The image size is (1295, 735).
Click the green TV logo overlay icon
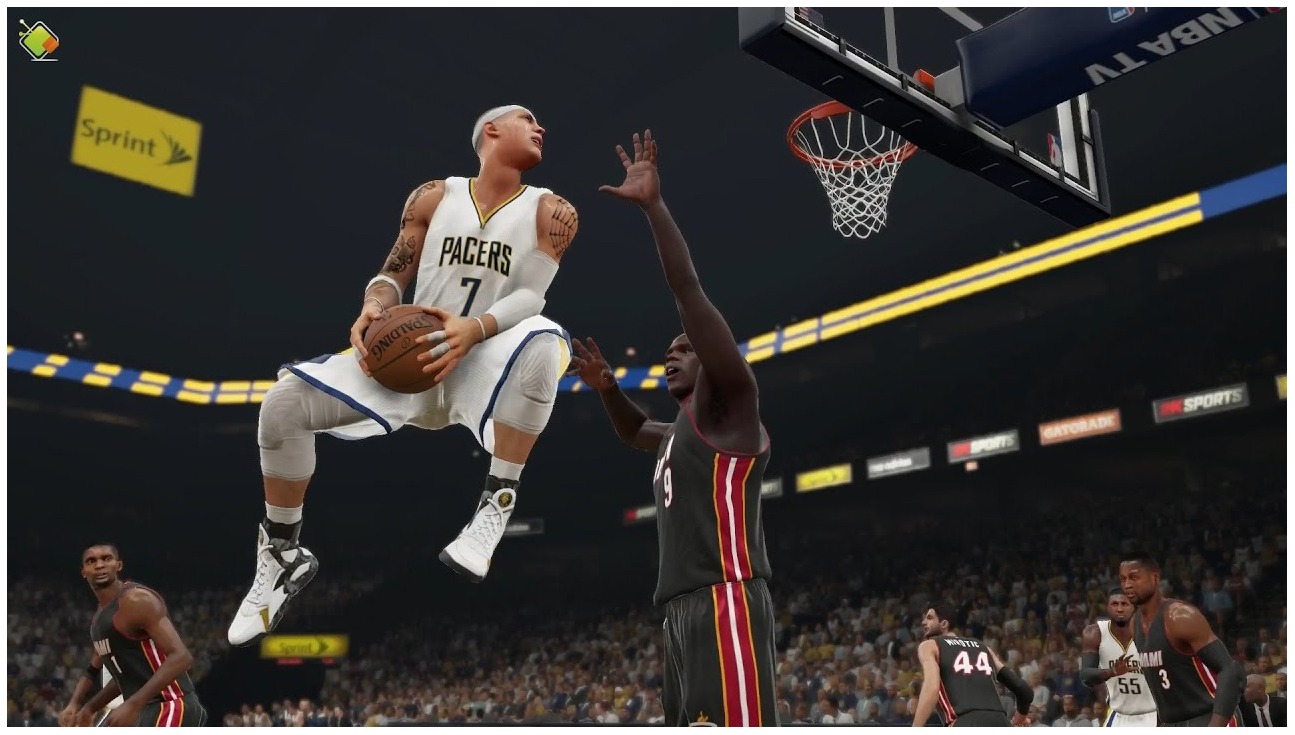tap(39, 40)
